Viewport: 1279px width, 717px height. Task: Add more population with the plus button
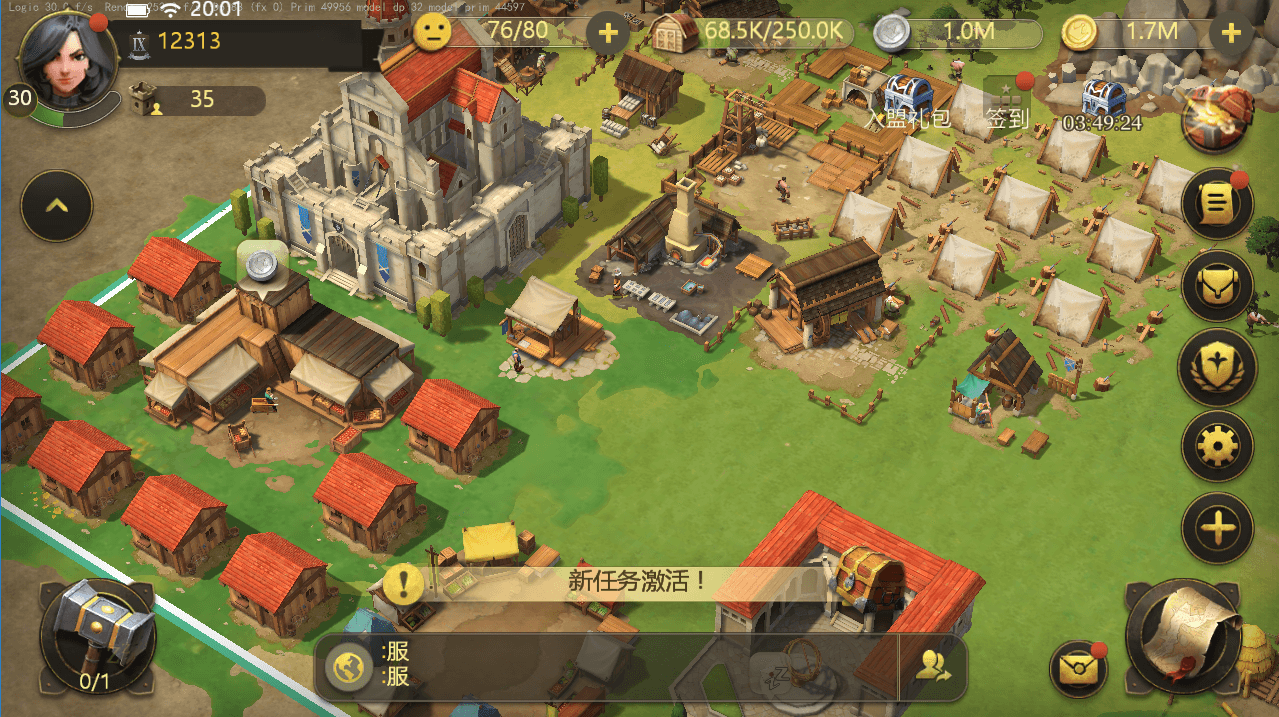pyautogui.click(x=607, y=33)
